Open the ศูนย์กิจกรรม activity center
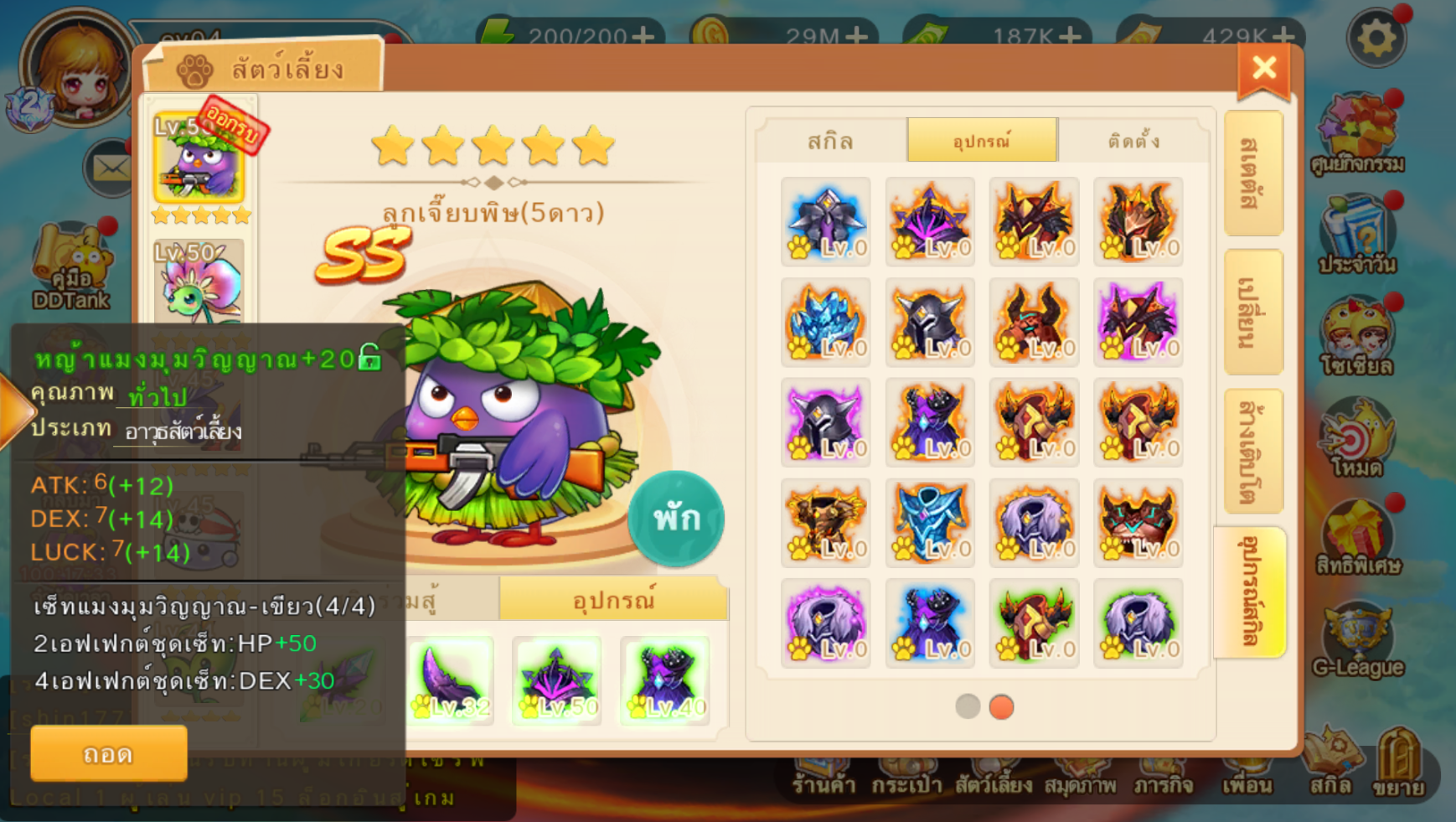This screenshot has width=1456, height=822. (x=1357, y=134)
